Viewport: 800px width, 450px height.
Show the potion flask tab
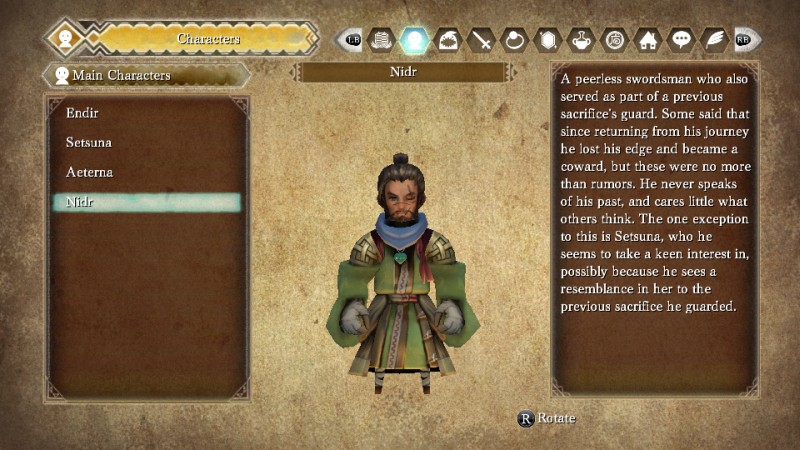(582, 40)
